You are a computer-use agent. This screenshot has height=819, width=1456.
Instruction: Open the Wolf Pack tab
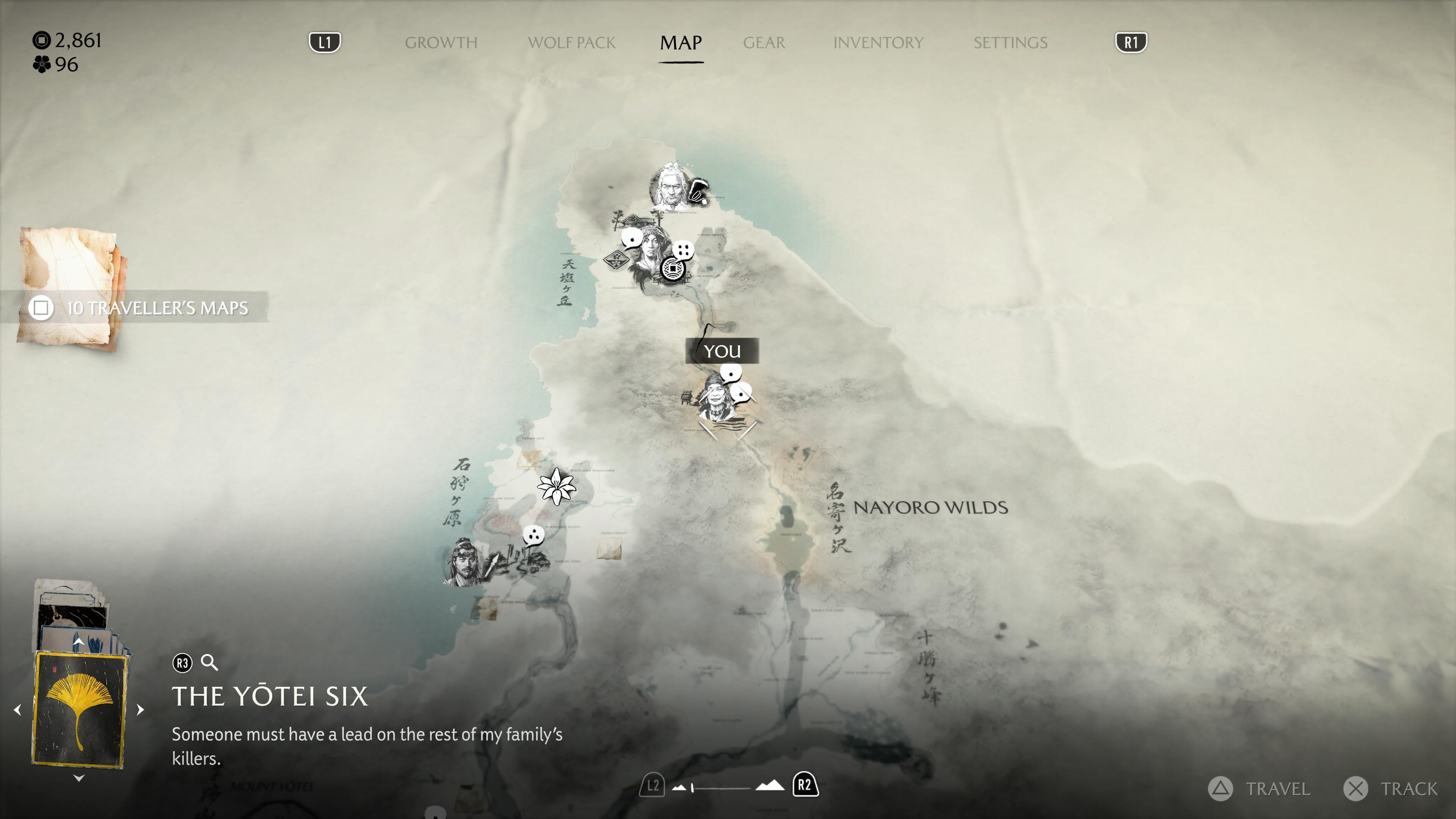(x=571, y=42)
